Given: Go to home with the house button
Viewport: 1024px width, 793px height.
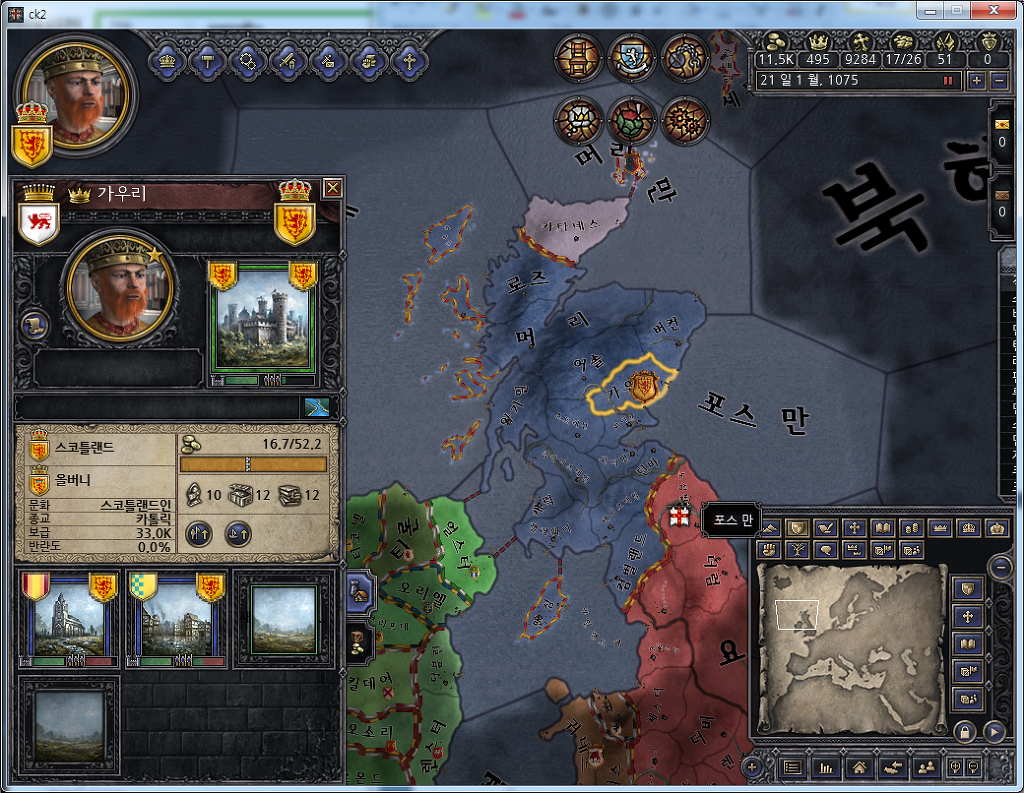Looking at the screenshot, I should pos(858,767).
